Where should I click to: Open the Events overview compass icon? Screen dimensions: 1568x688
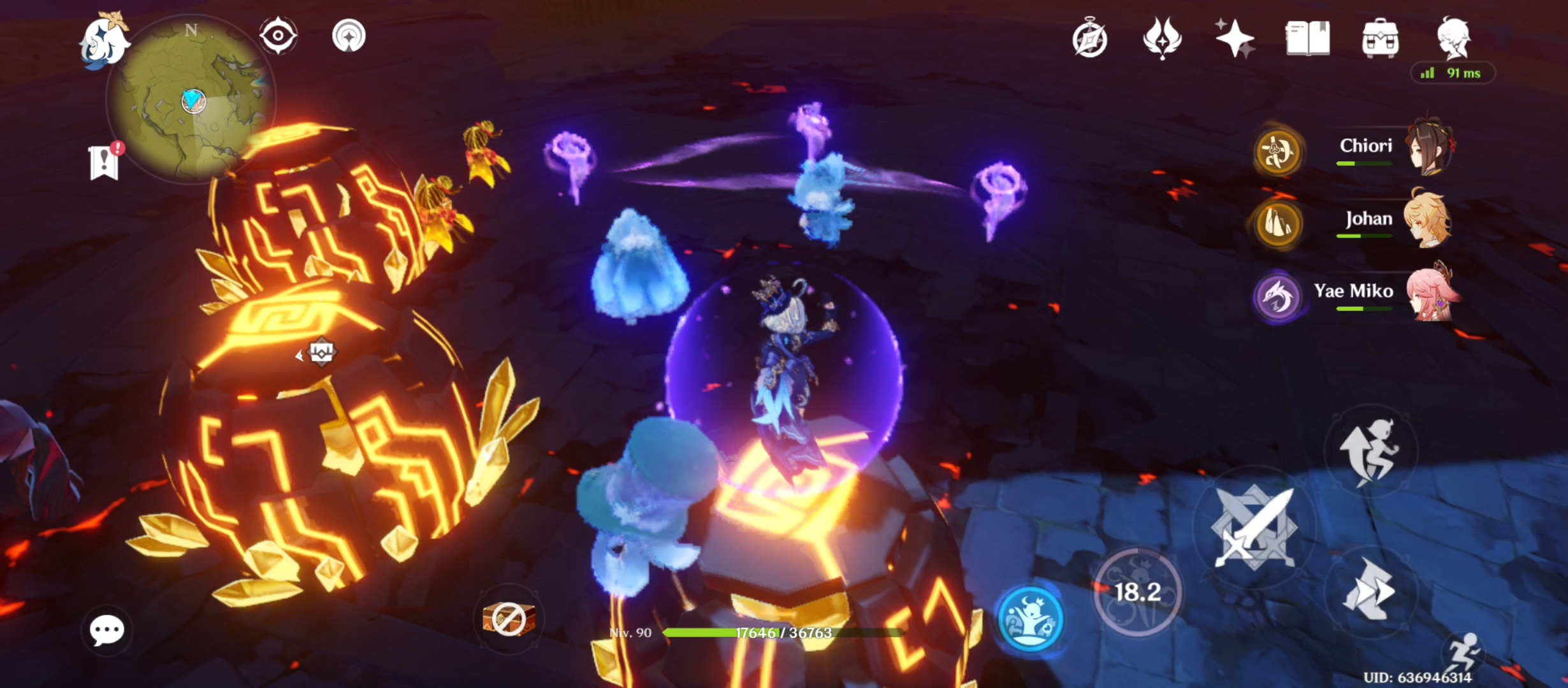pyautogui.click(x=1091, y=38)
